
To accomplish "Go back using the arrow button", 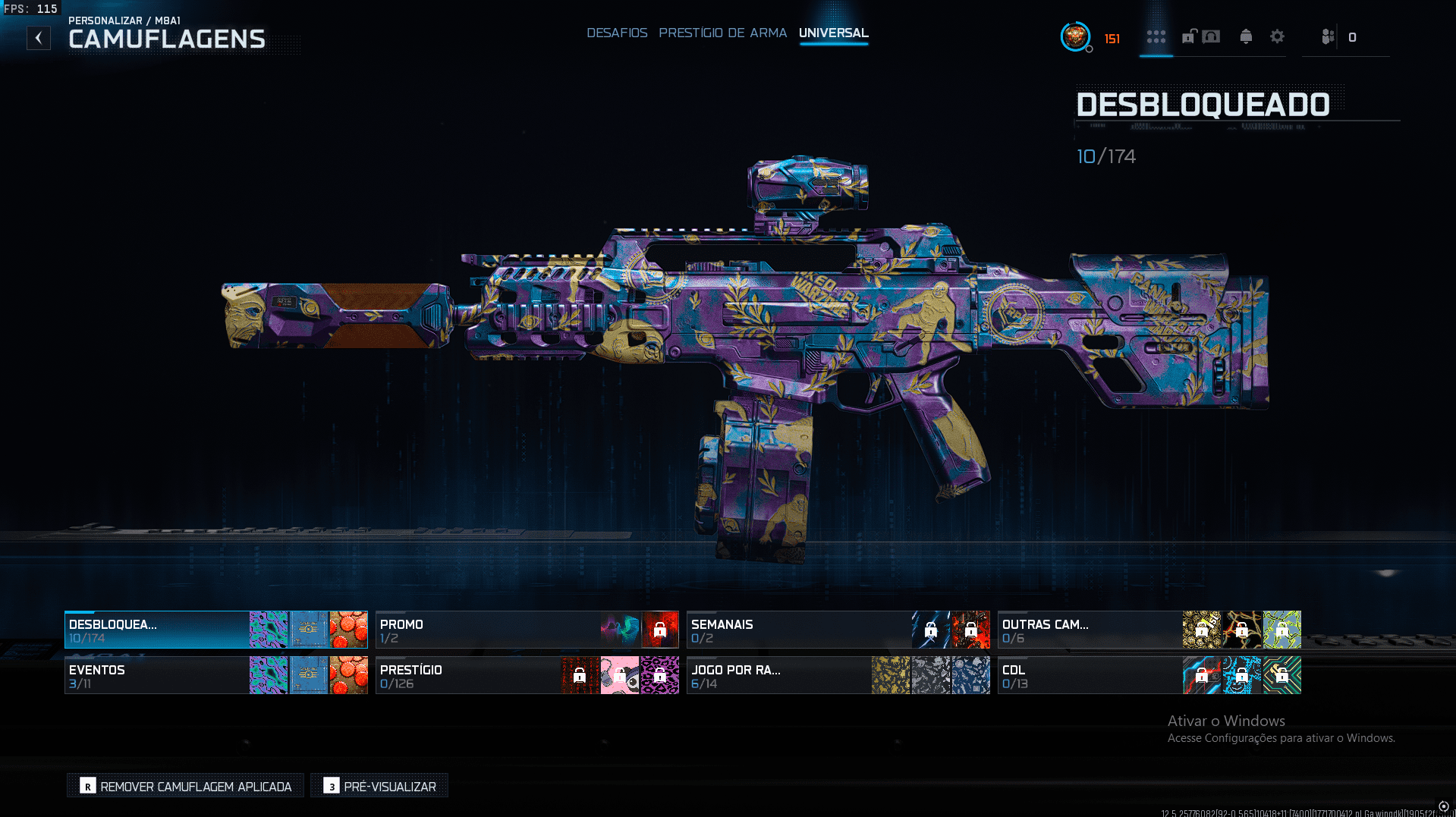I will pos(39,38).
